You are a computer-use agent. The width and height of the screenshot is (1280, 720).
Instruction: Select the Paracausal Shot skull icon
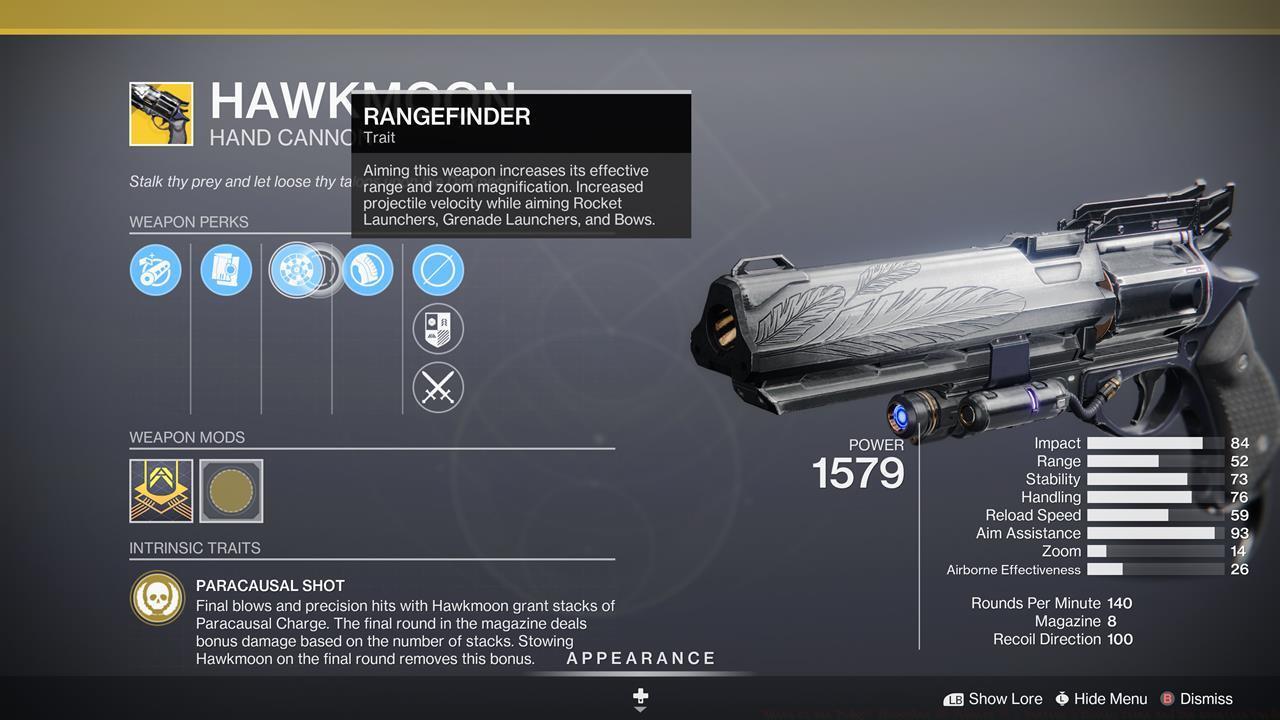coord(157,598)
